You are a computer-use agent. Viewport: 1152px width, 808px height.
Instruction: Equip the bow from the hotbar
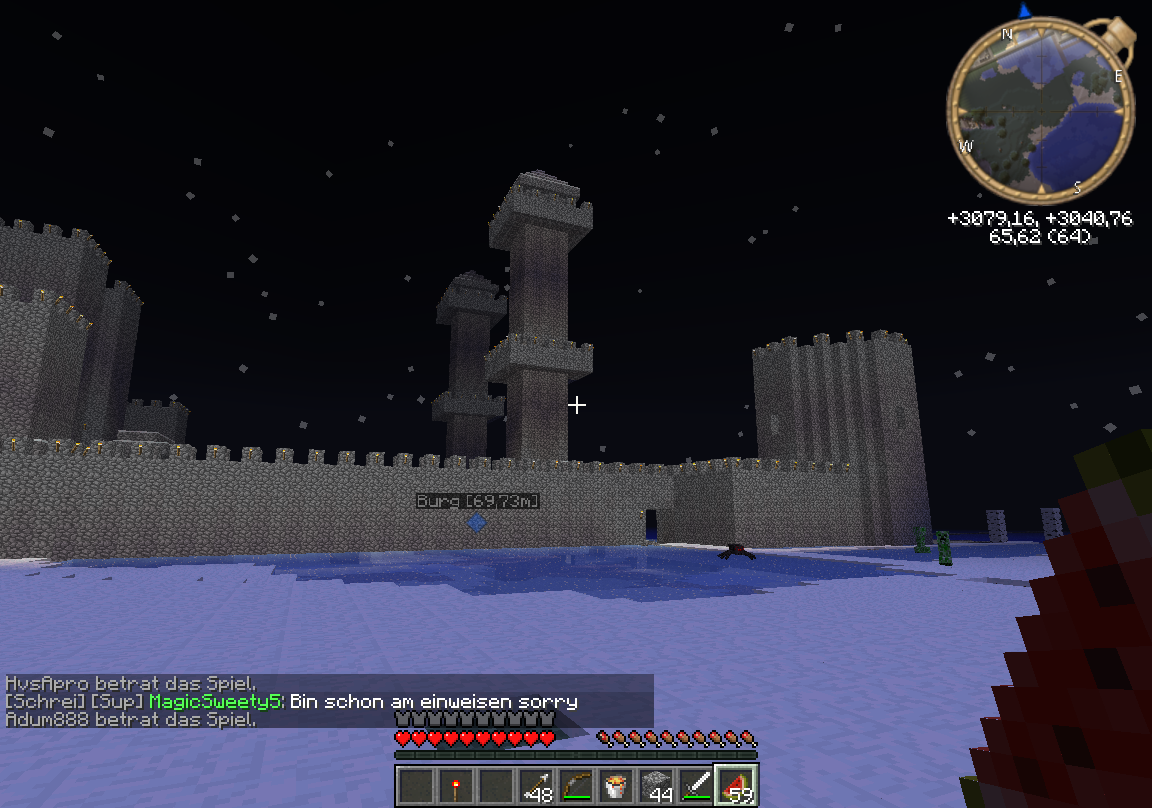[575, 785]
